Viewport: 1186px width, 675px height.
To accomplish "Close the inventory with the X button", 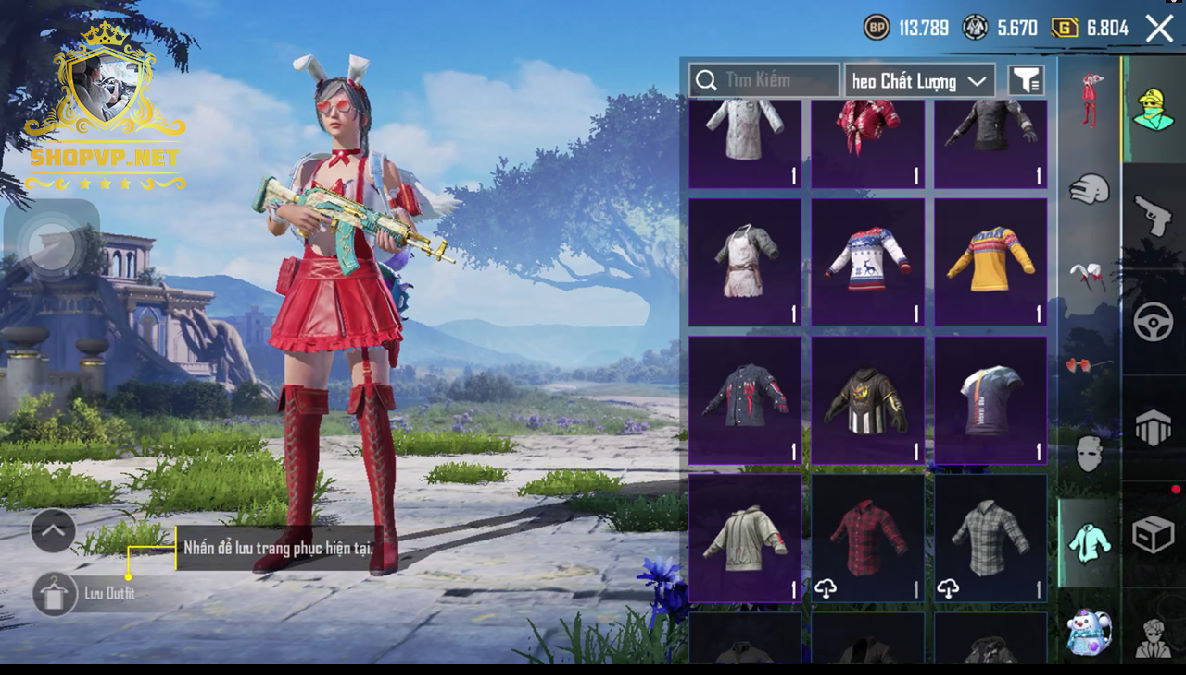I will tap(1159, 28).
